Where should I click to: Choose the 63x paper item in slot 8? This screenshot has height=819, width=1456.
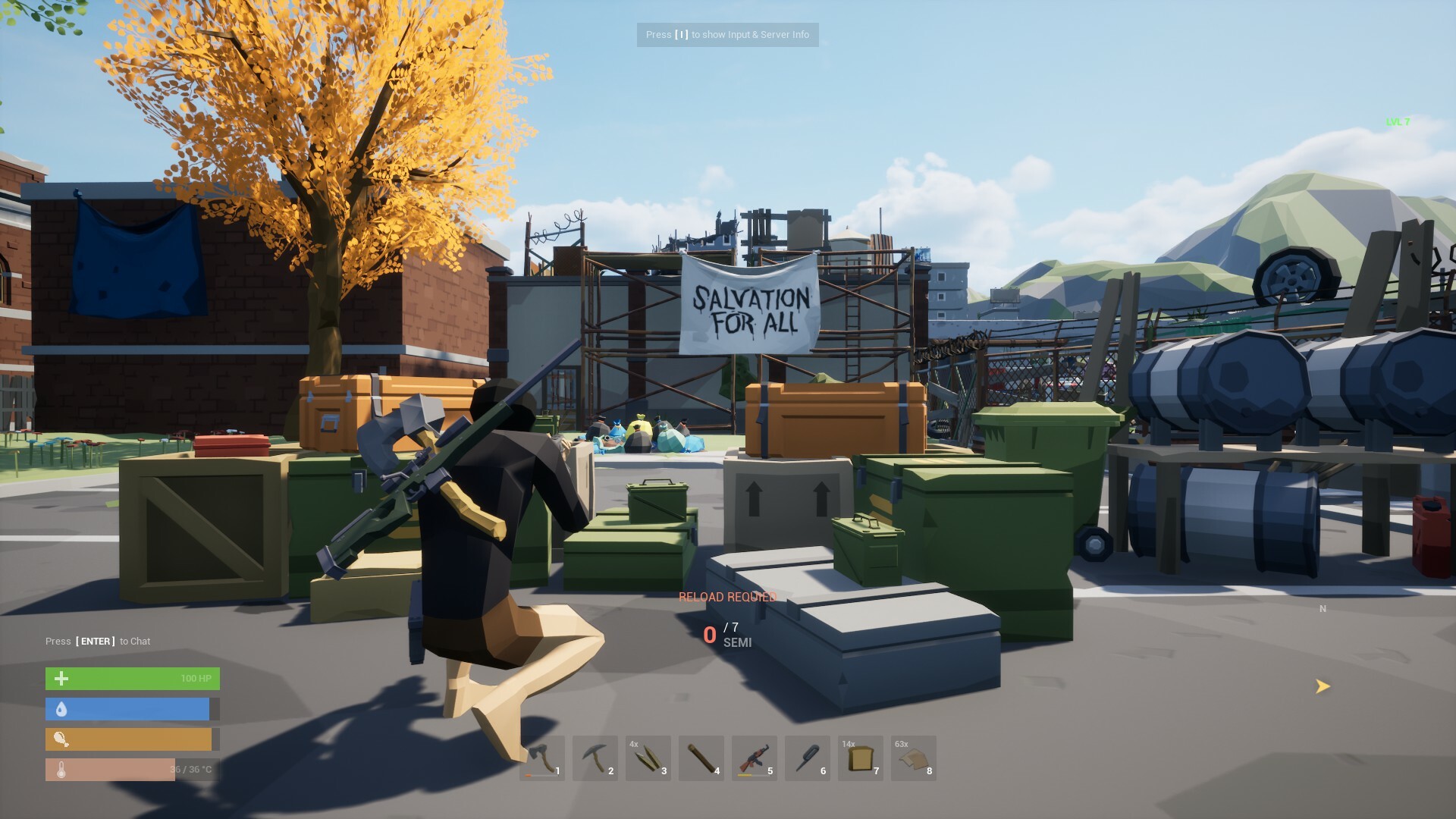pyautogui.click(x=914, y=758)
